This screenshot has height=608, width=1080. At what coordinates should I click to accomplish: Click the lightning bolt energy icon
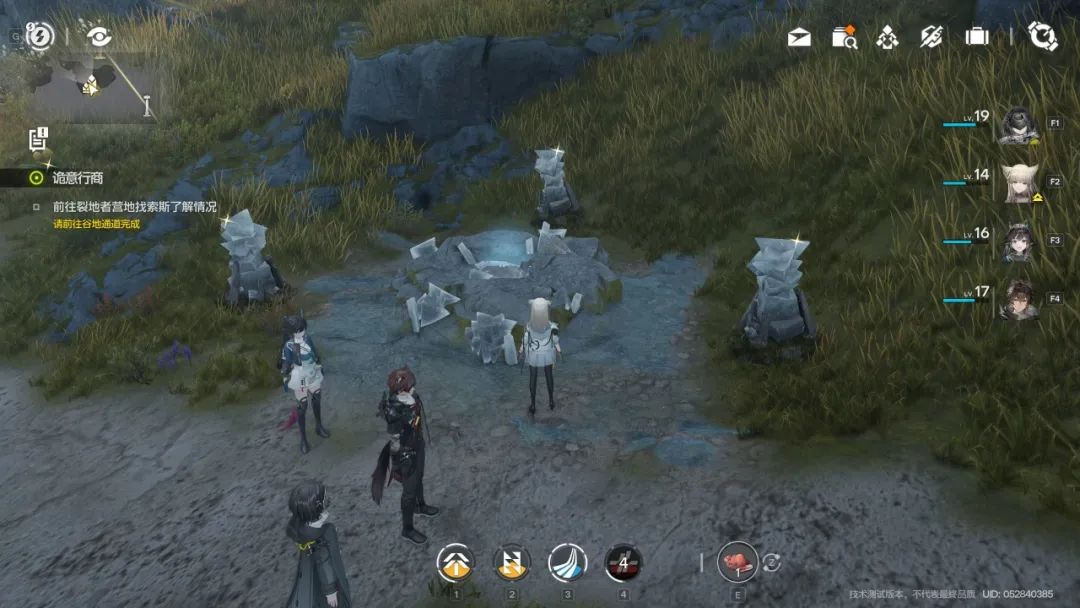[40, 37]
